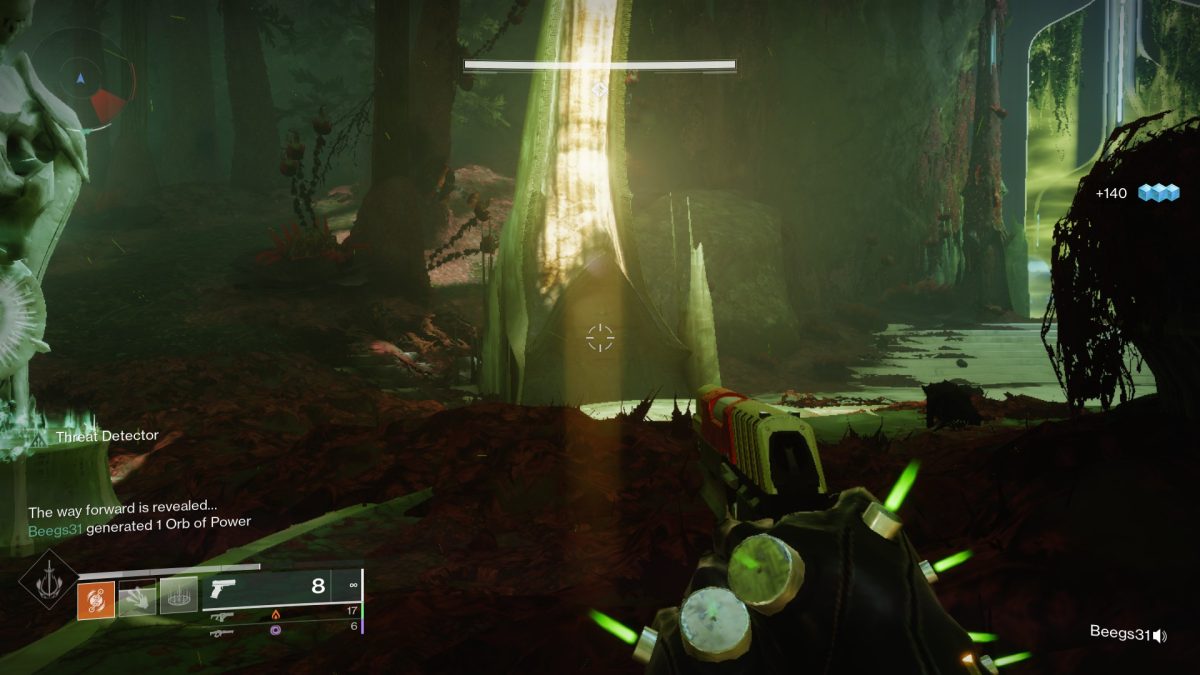Switch to the void power weapon
Screen dimensions: 1200x675
(x=222, y=632)
